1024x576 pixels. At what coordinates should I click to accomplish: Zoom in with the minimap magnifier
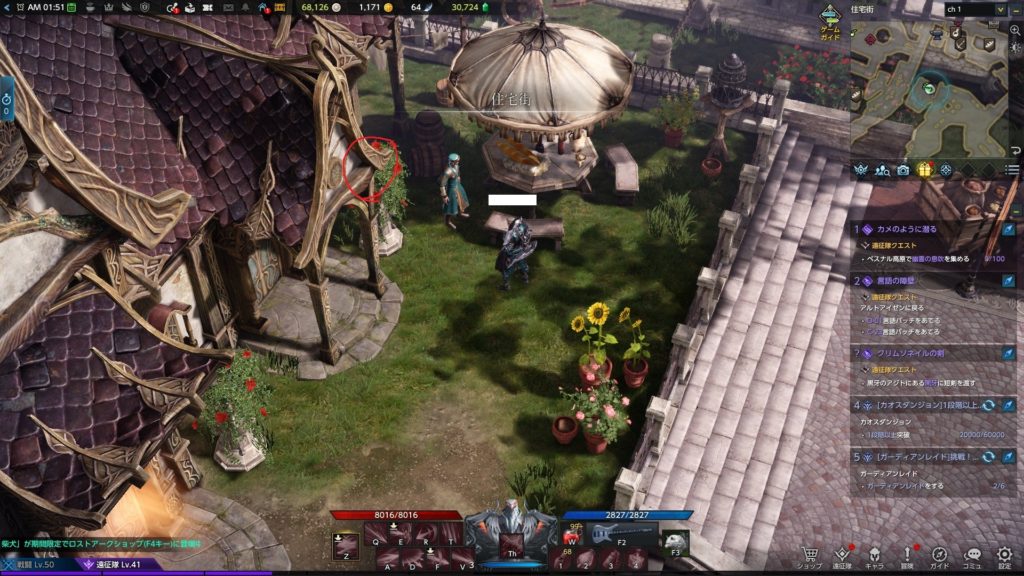click(x=1015, y=30)
